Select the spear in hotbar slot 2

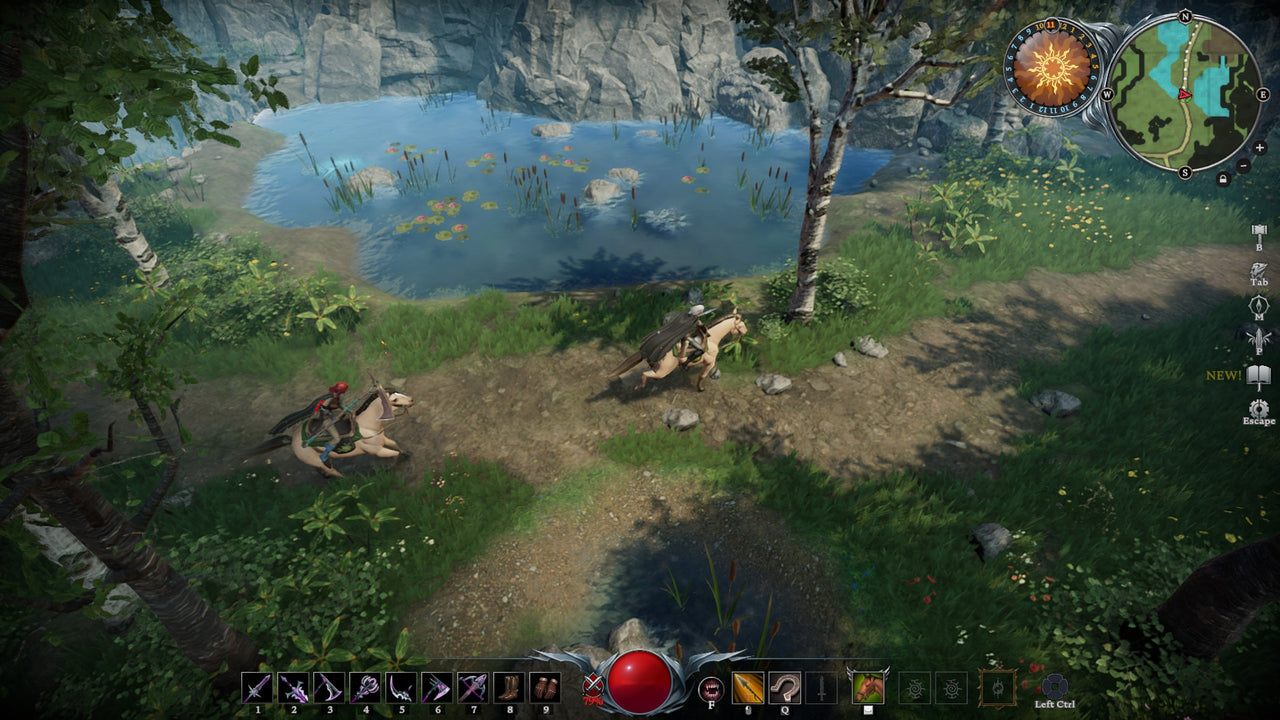tap(294, 686)
